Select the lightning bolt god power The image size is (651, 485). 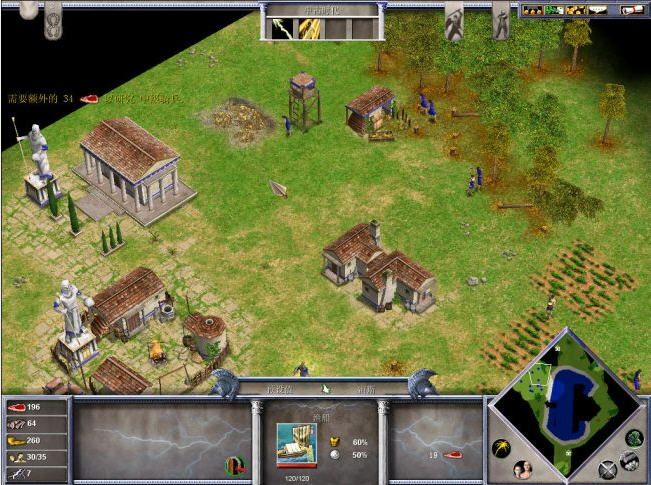point(280,28)
